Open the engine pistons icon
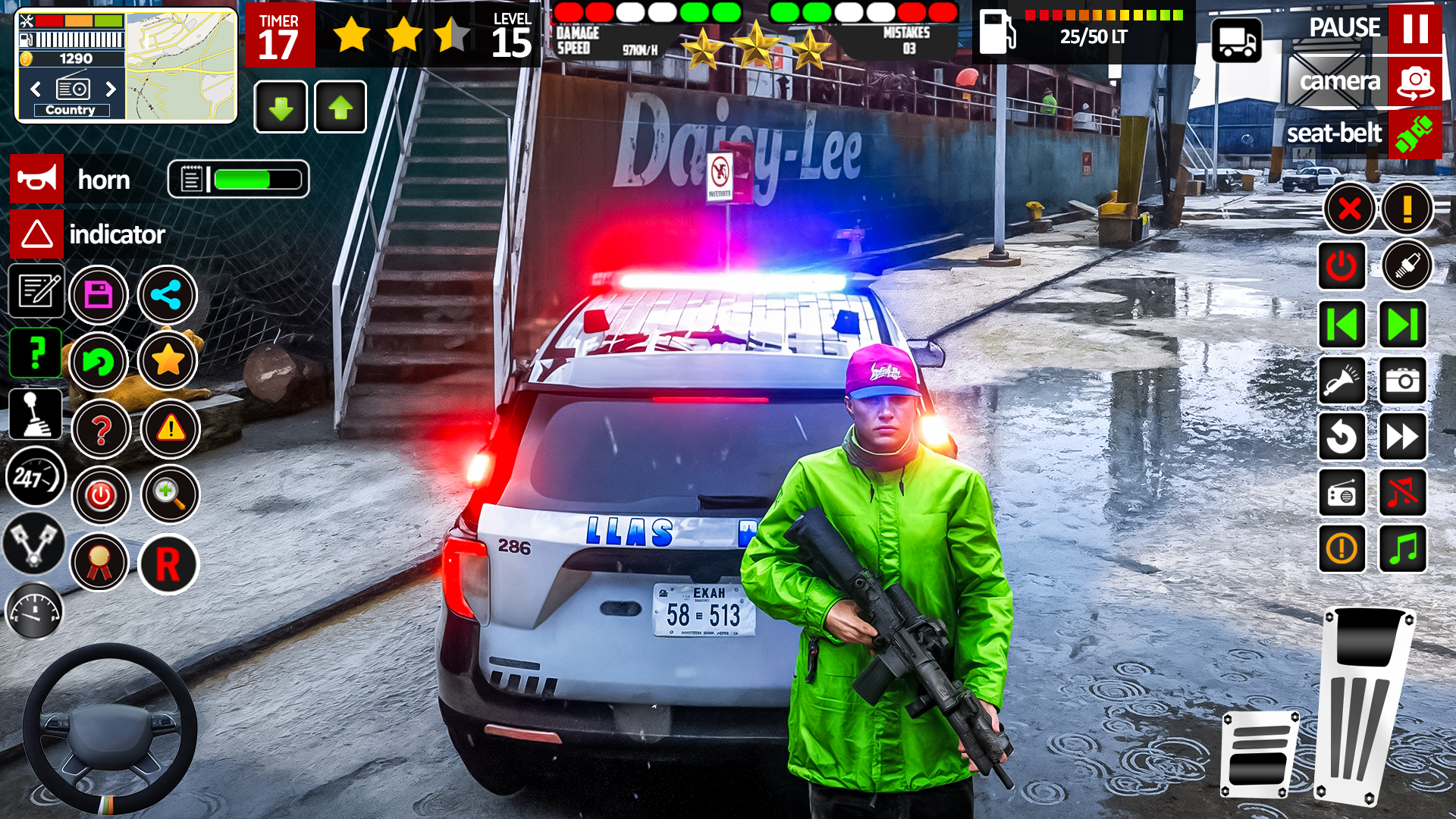Image resolution: width=1456 pixels, height=819 pixels. (x=35, y=542)
